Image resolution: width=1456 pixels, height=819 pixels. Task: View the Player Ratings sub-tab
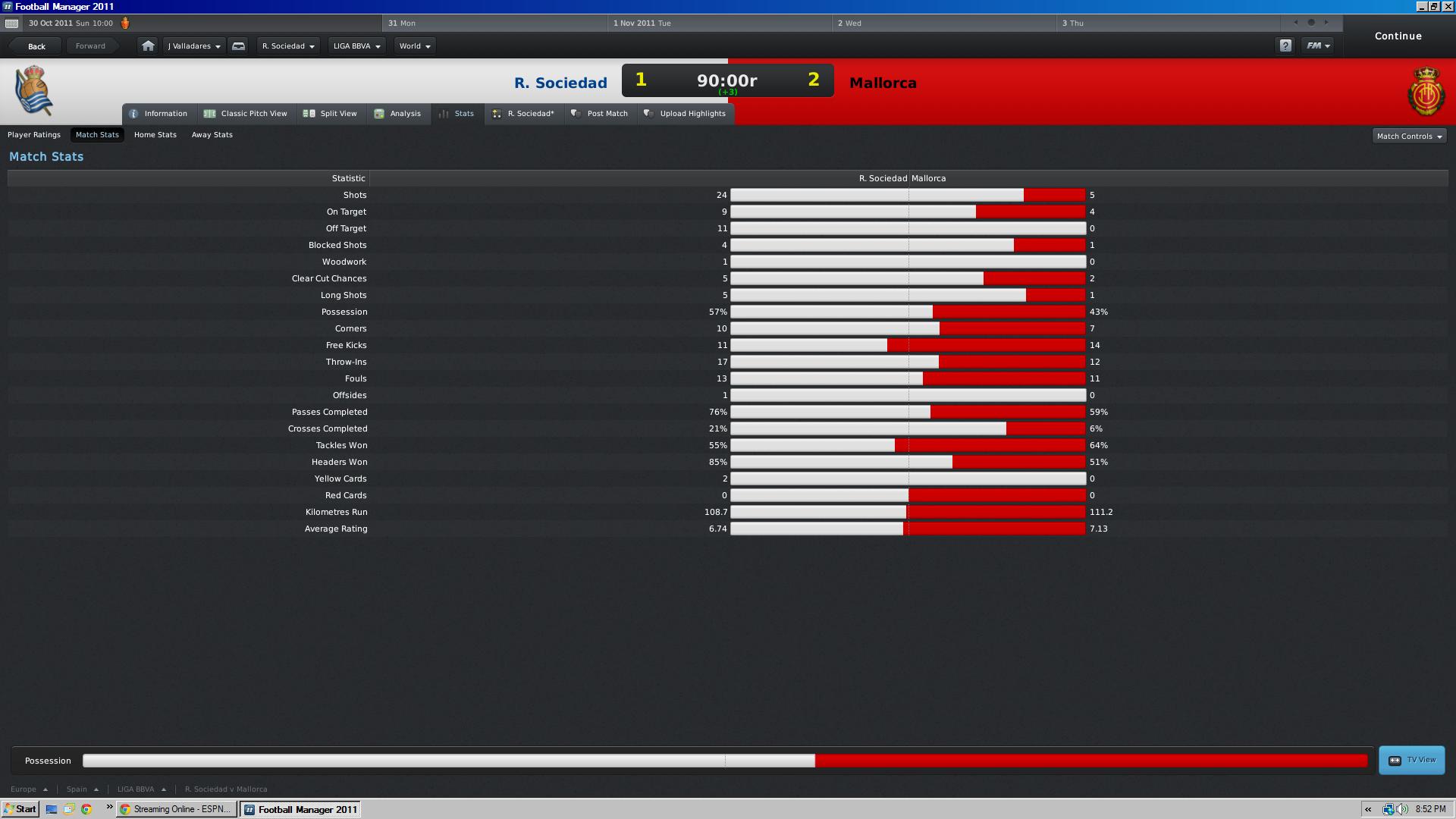coord(34,135)
